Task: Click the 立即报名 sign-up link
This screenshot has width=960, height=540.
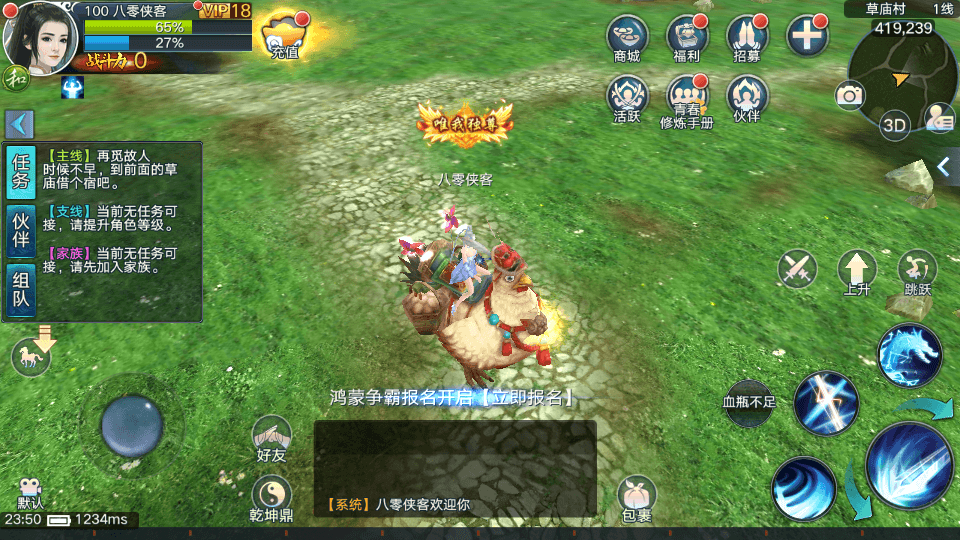Action: tap(524, 397)
